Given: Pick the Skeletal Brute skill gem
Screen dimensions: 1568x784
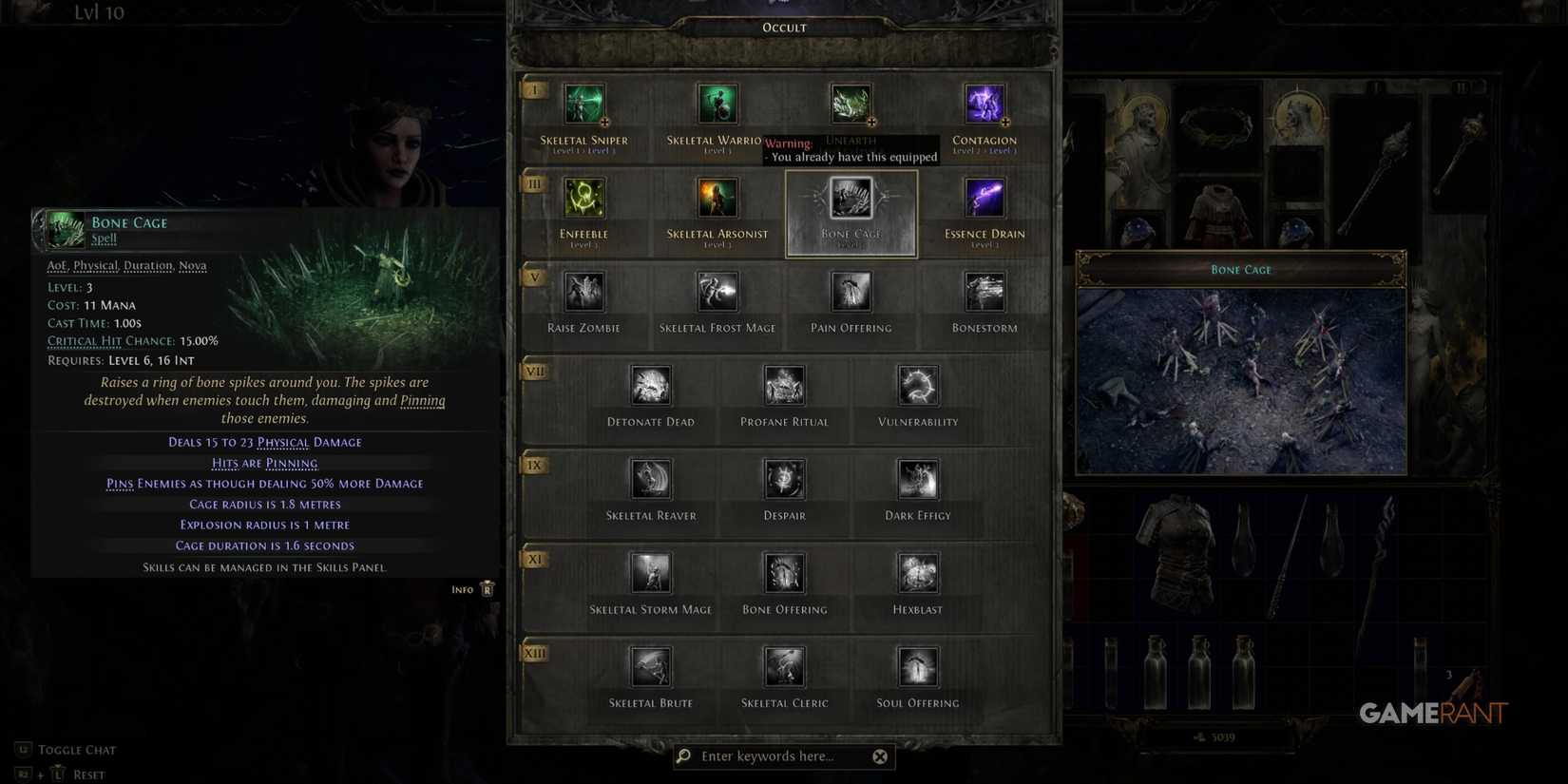Looking at the screenshot, I should tap(651, 667).
